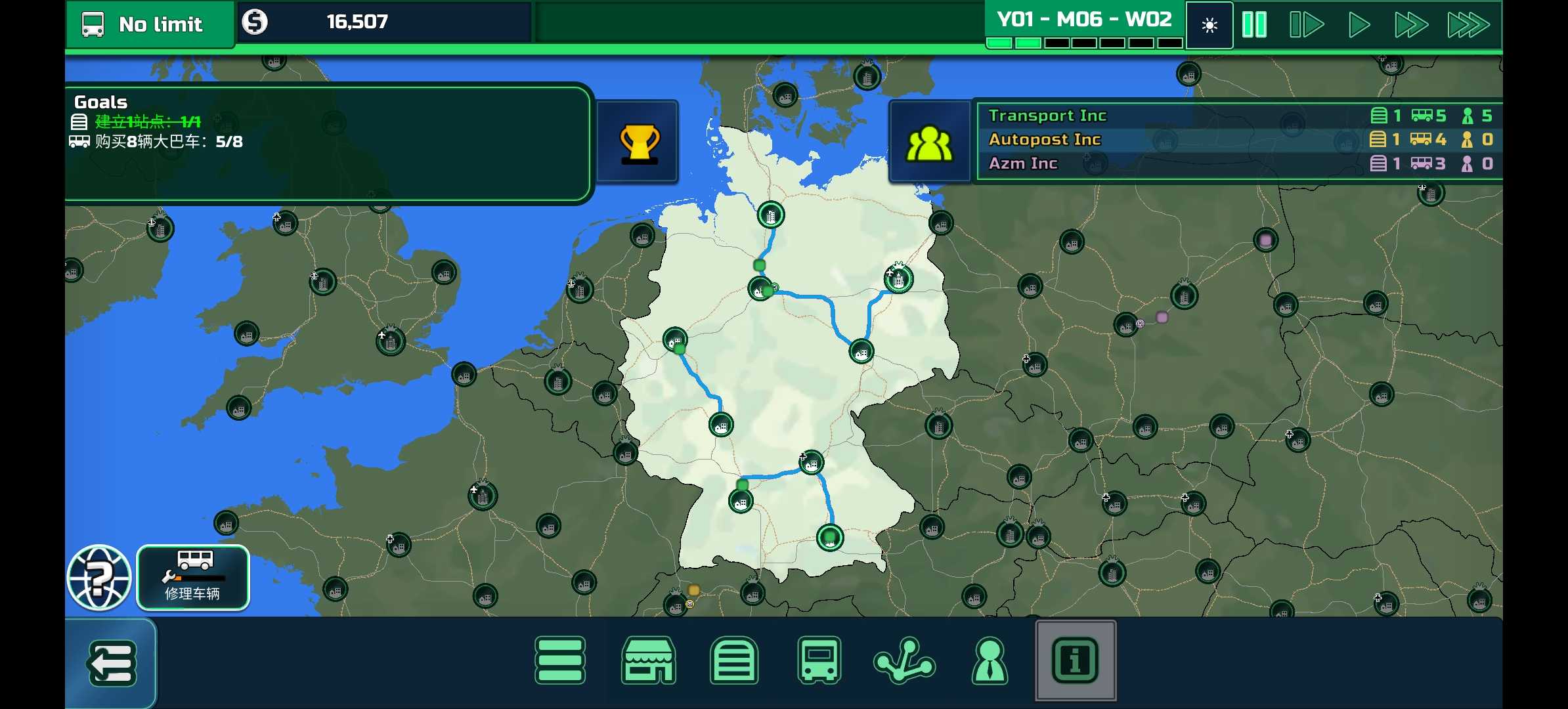
Task: Pause the game with the pause button
Action: click(1254, 25)
